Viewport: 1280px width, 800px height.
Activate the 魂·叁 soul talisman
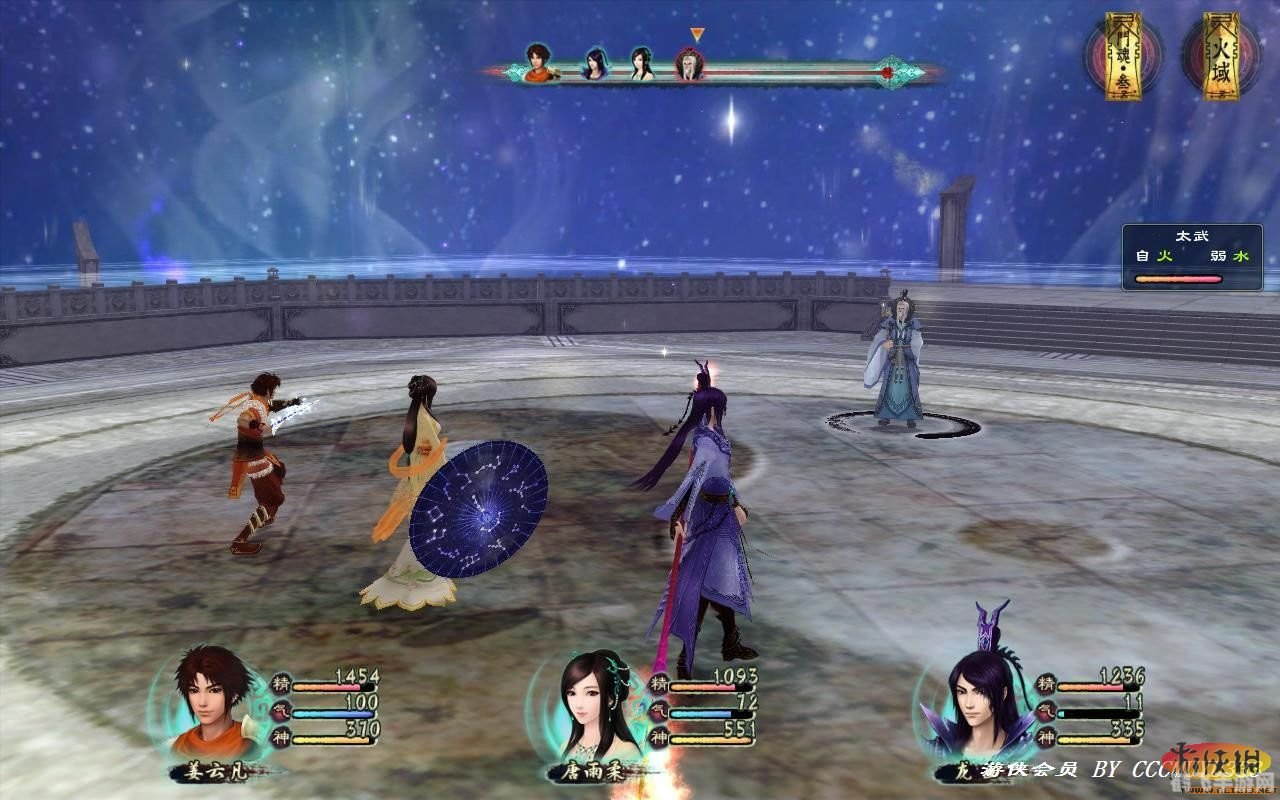tap(1124, 57)
